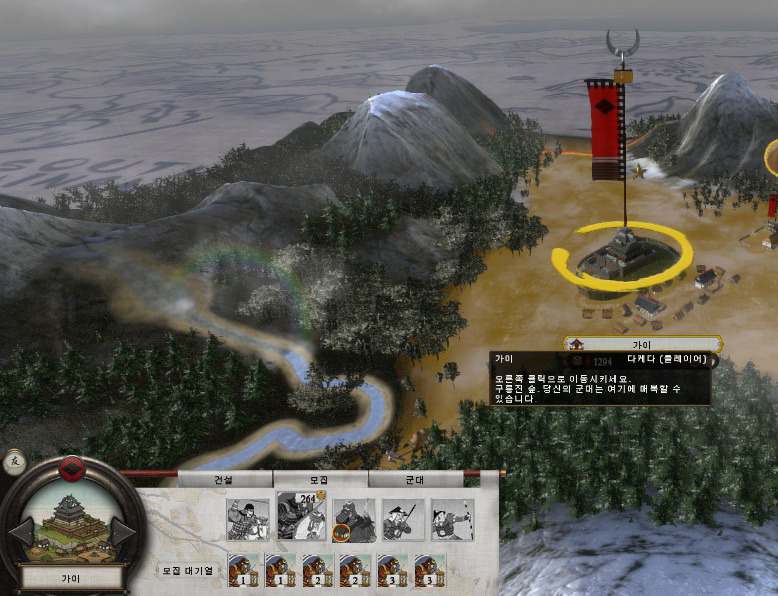The height and width of the screenshot is (596, 778).
Task: Click the 가이 name plate below the castle portrait
Action: click(72, 577)
